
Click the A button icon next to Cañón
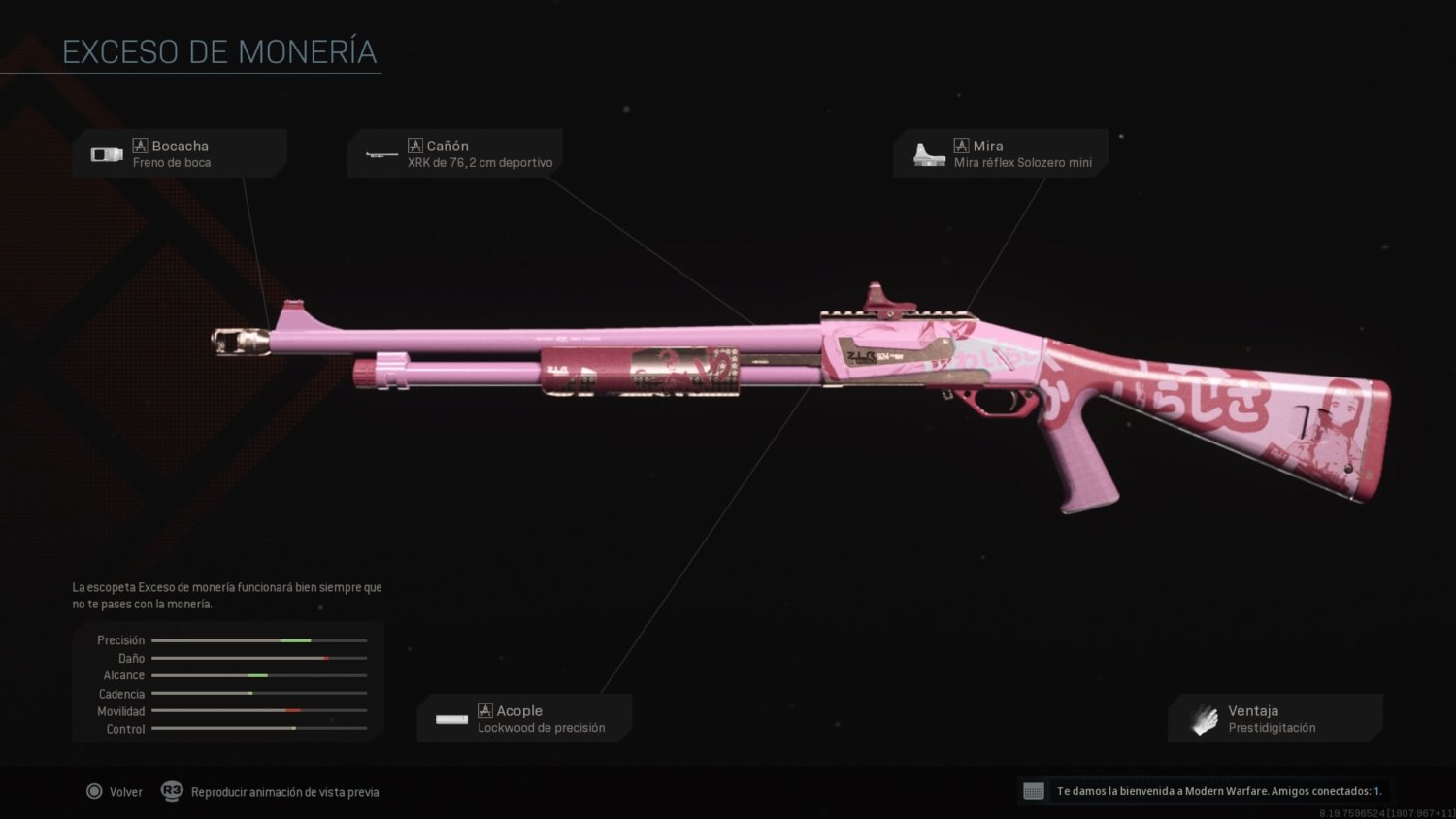click(x=416, y=145)
